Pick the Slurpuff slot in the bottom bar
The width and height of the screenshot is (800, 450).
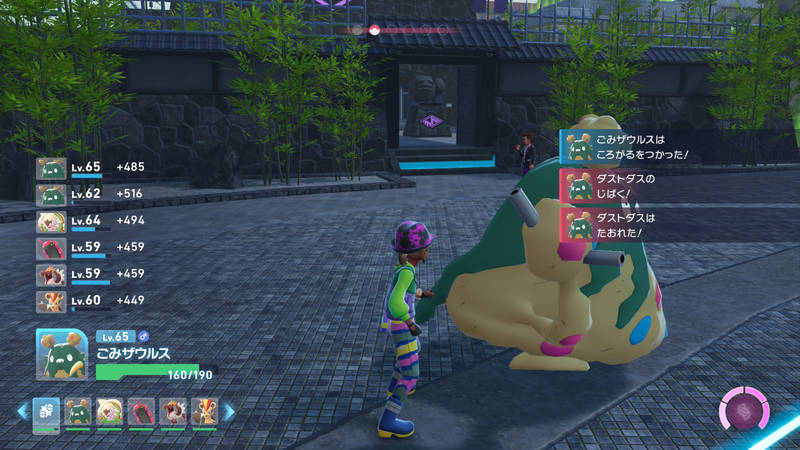click(109, 411)
